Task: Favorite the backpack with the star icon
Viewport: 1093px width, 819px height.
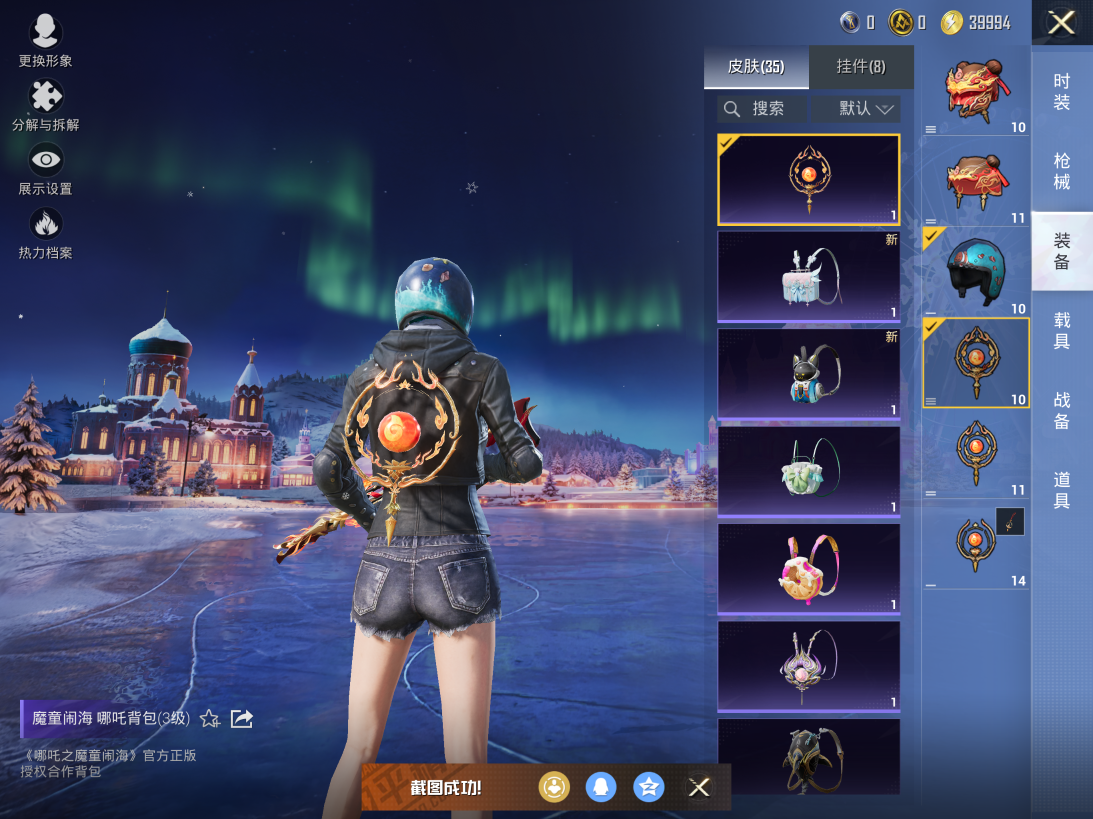Action: (210, 719)
